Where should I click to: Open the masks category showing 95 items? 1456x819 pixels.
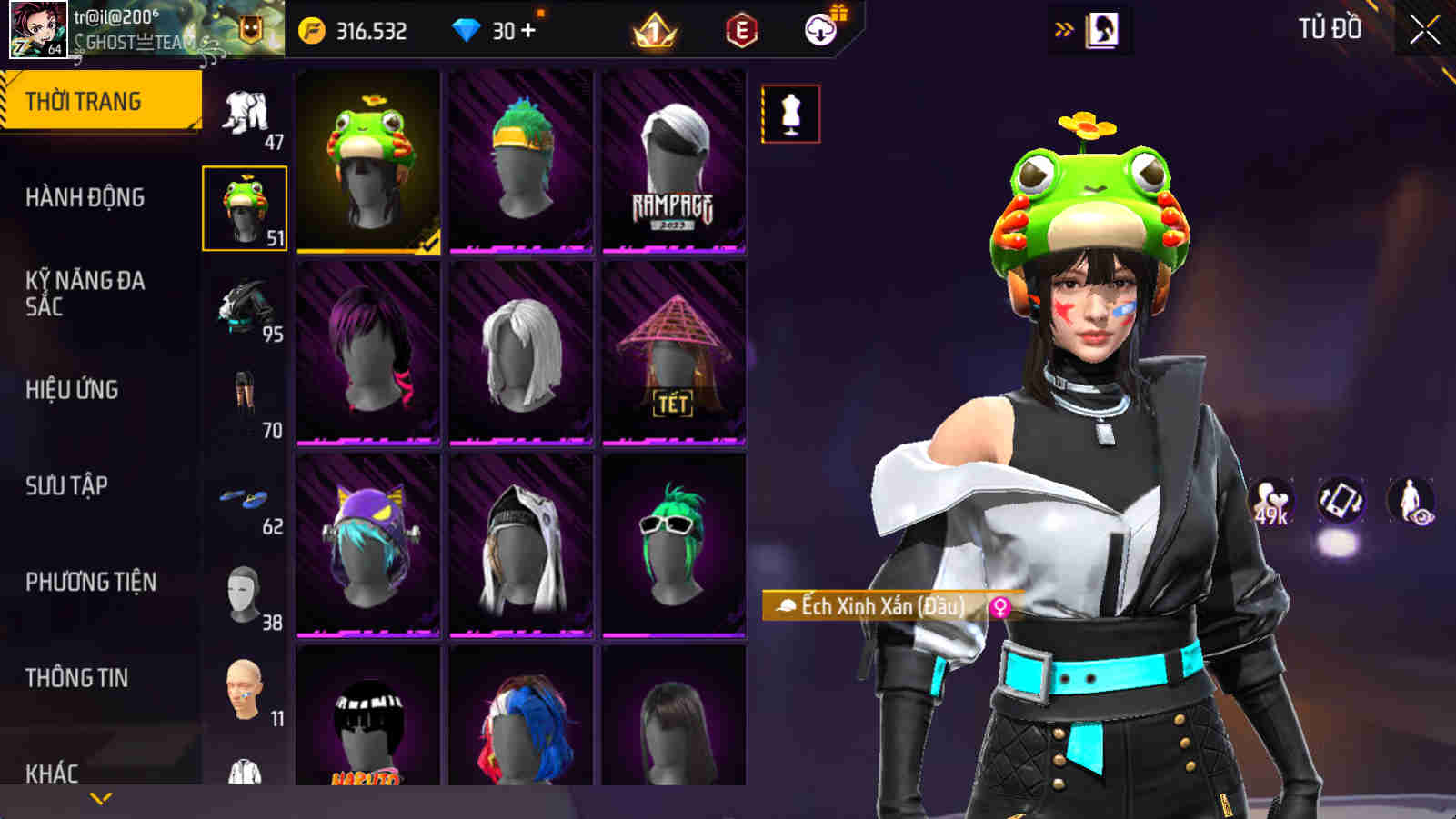[244, 307]
